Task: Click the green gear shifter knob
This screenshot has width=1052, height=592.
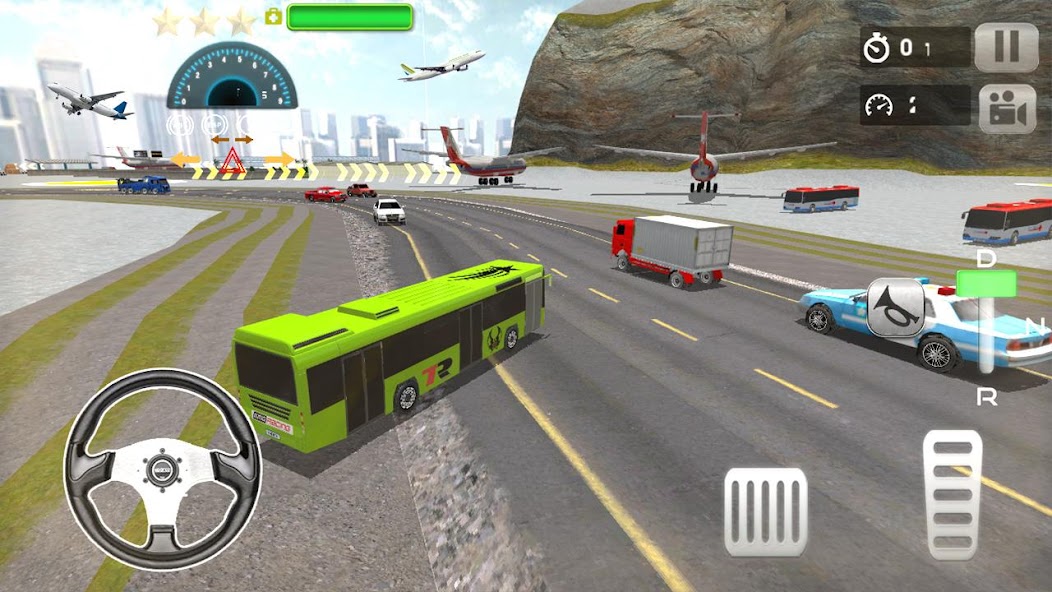Action: (x=986, y=284)
